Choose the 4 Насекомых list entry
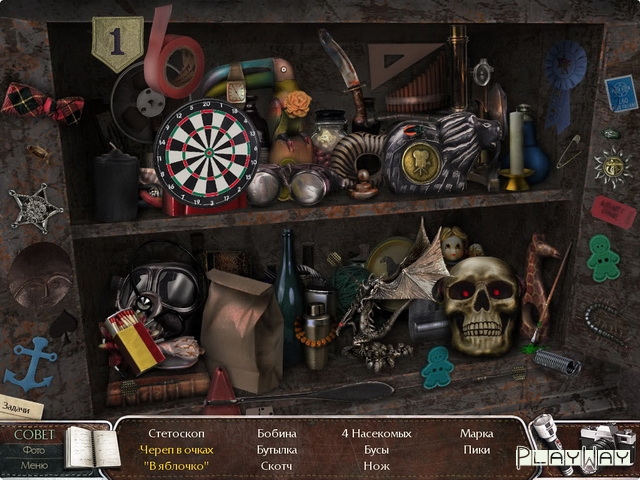 pyautogui.click(x=375, y=434)
